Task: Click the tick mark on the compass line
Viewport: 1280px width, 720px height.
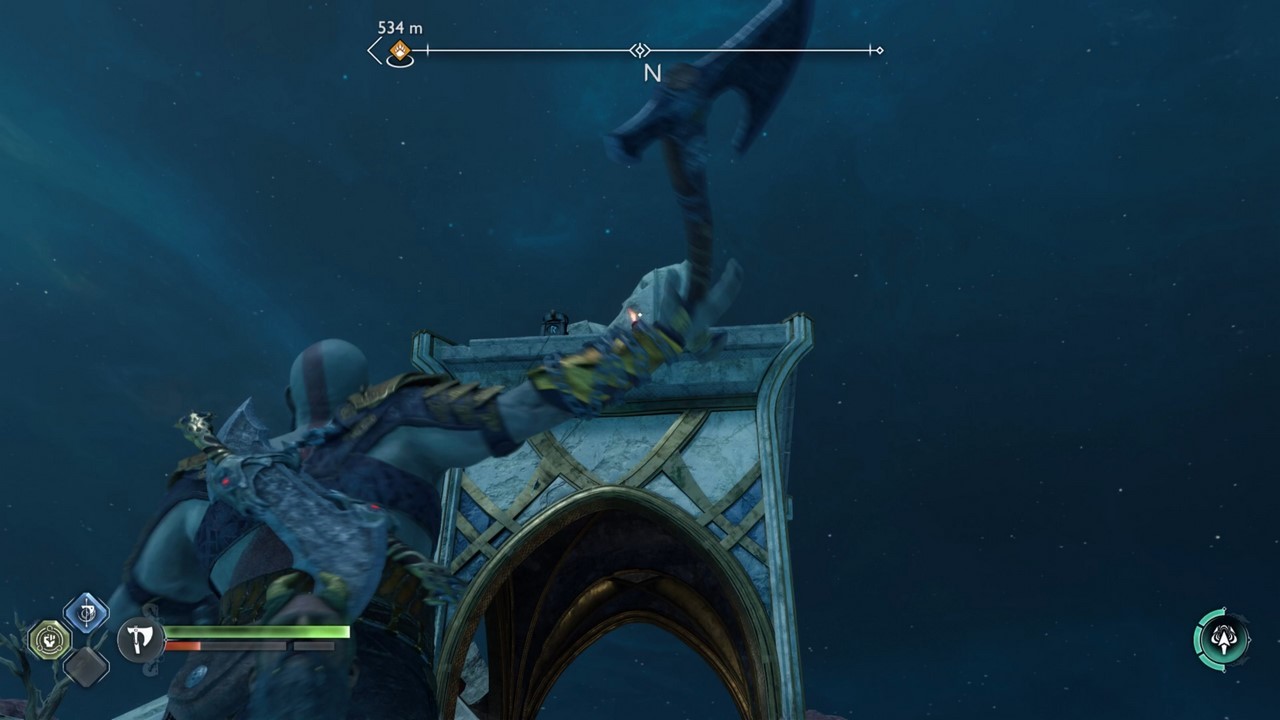Action: [428, 49]
